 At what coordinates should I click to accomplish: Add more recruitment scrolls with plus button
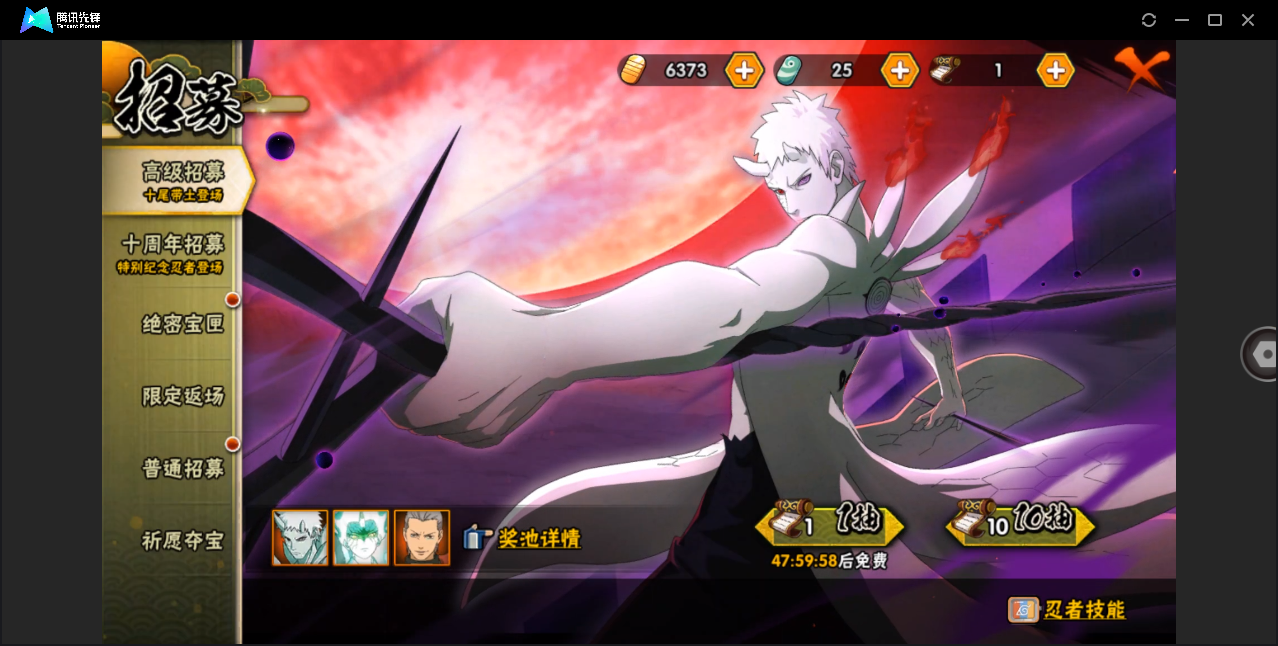1055,70
